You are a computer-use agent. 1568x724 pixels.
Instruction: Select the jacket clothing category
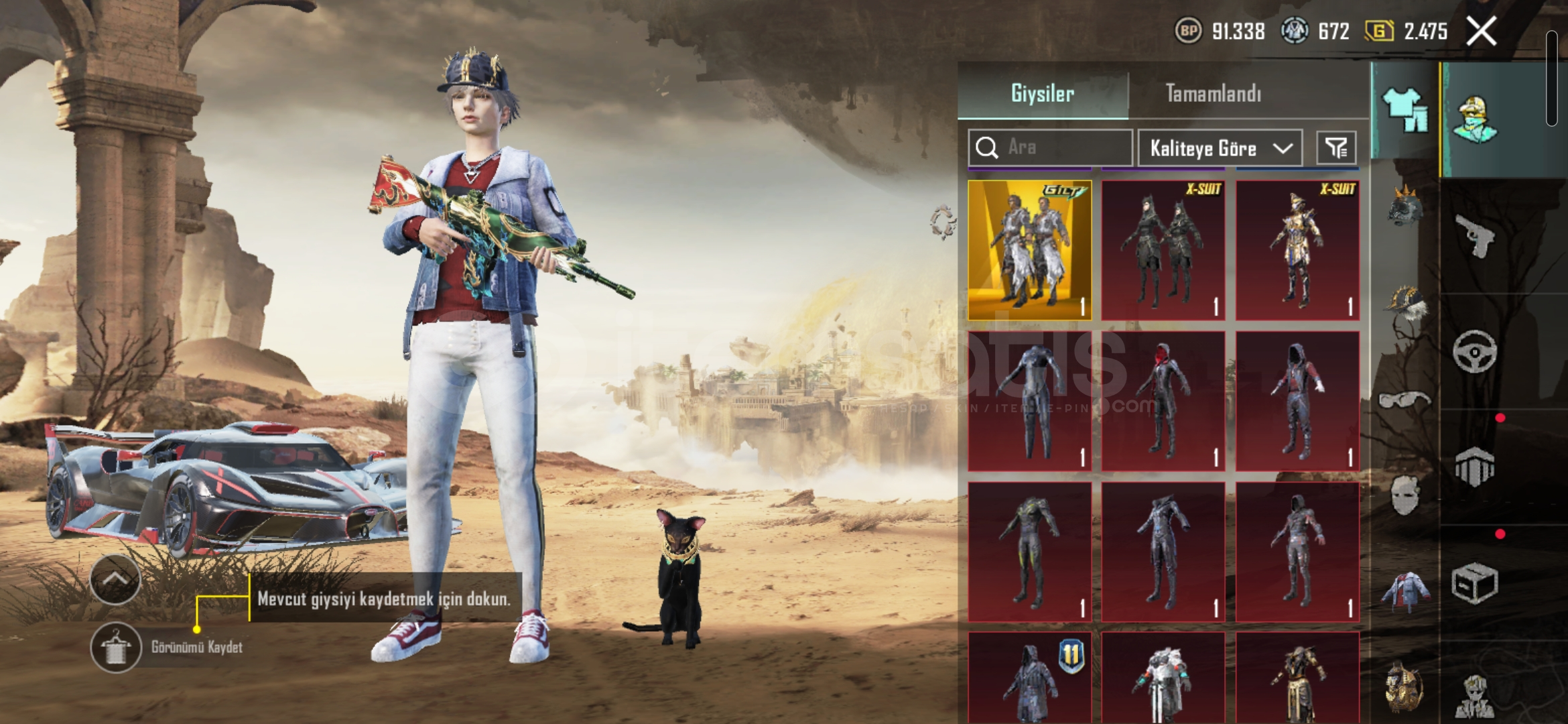[x=1404, y=591]
